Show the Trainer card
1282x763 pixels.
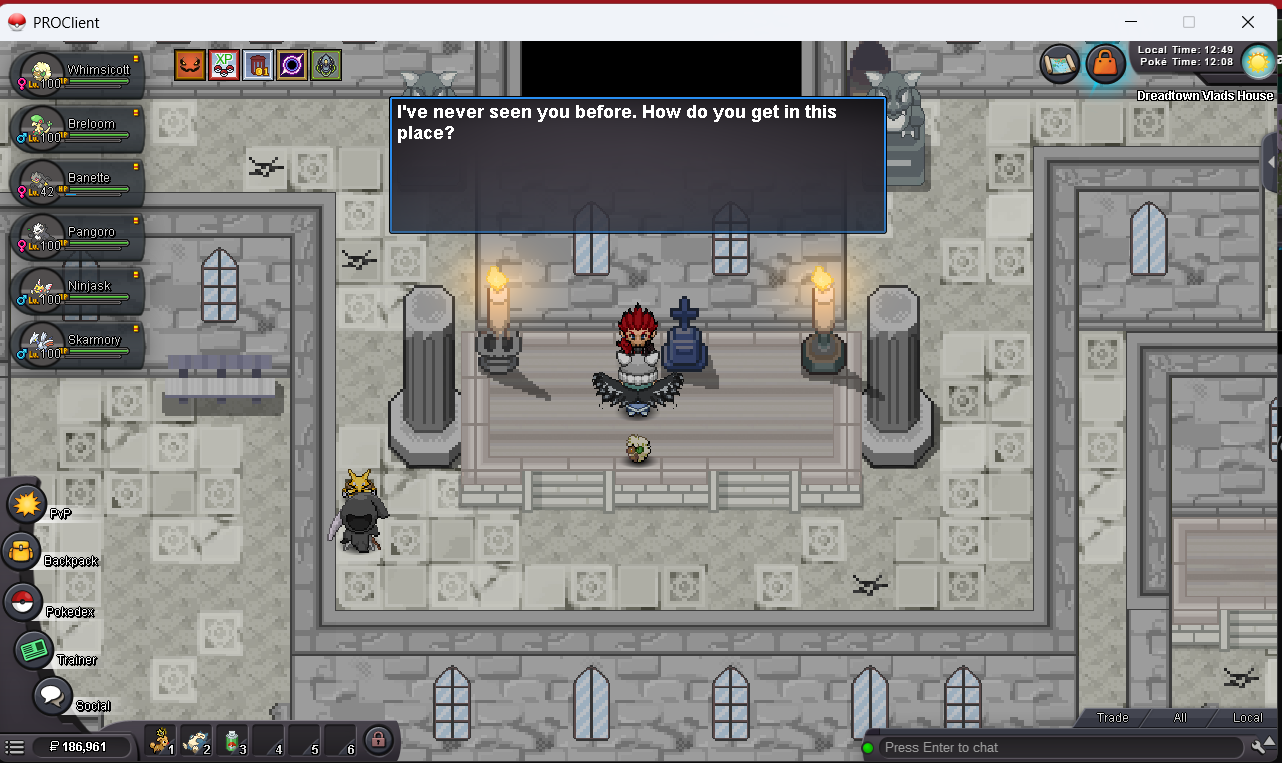pyautogui.click(x=33, y=650)
